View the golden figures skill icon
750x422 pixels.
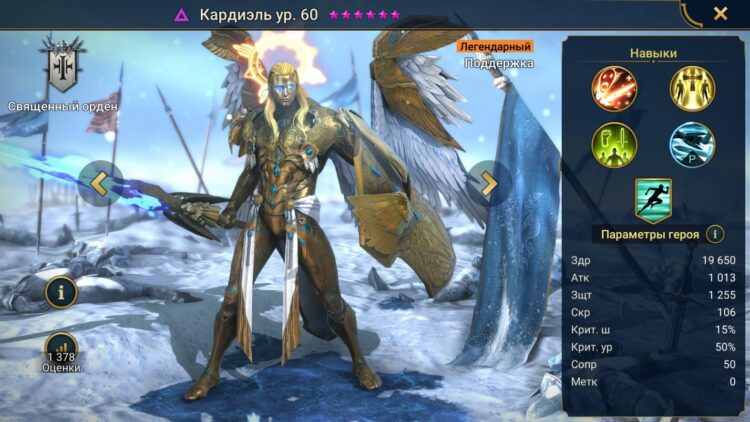click(691, 87)
